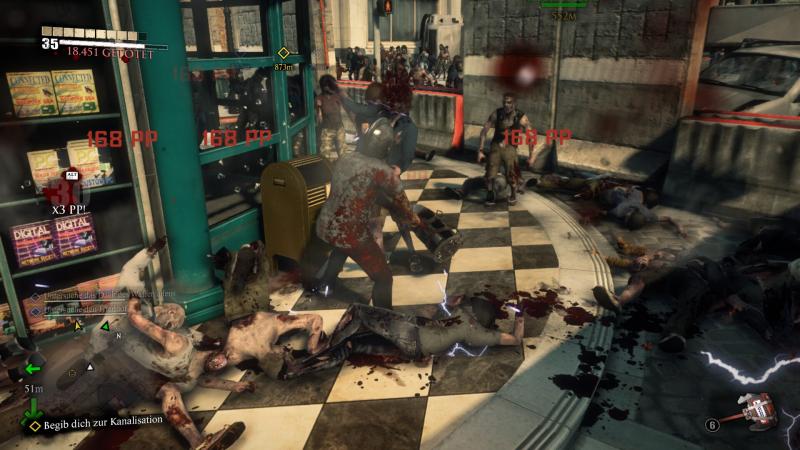800x450 pixels.
Task: Click the yellow diamond waypoint marked 873m
Action: tap(283, 52)
